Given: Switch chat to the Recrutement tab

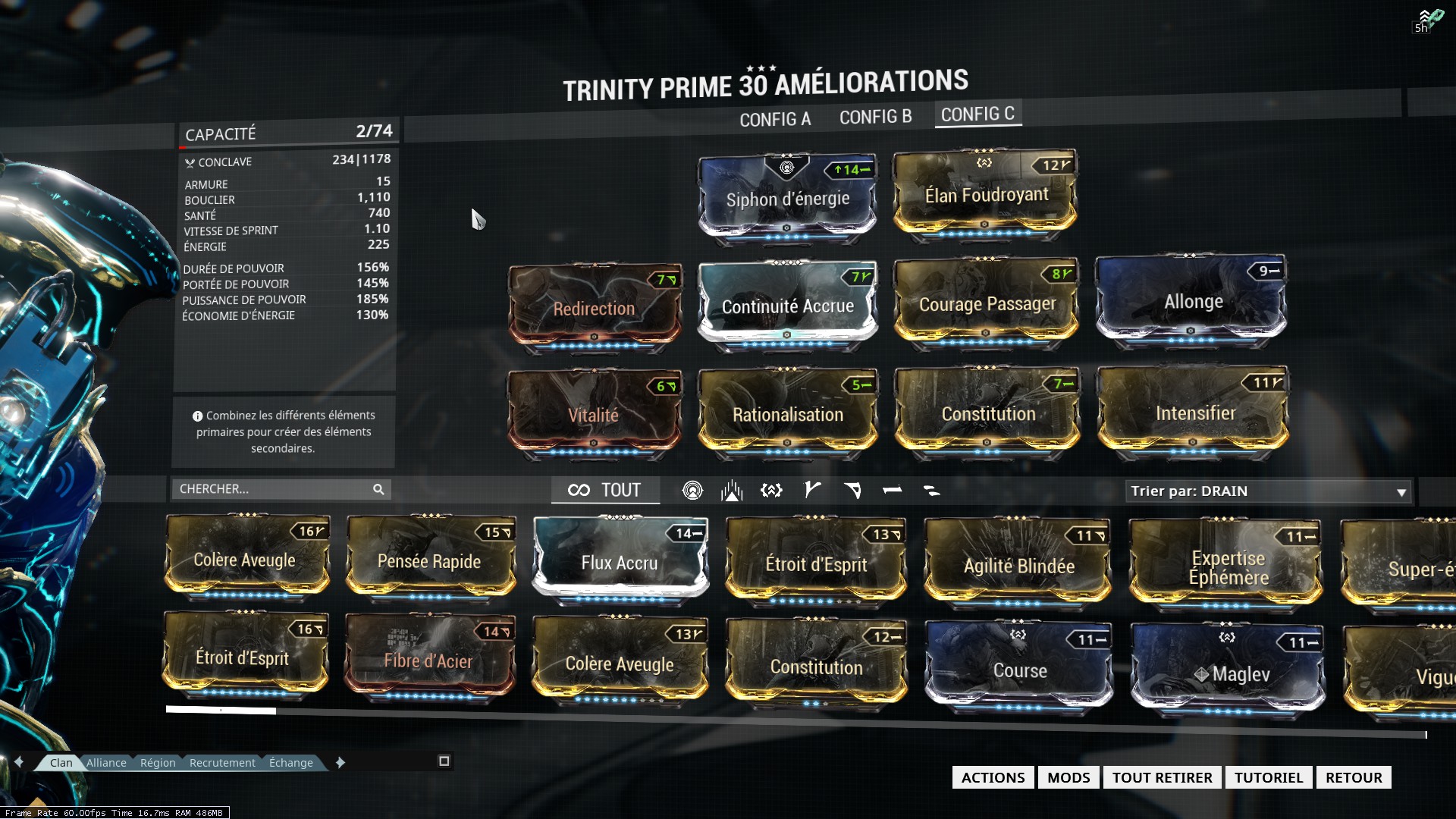Looking at the screenshot, I should 222,763.
